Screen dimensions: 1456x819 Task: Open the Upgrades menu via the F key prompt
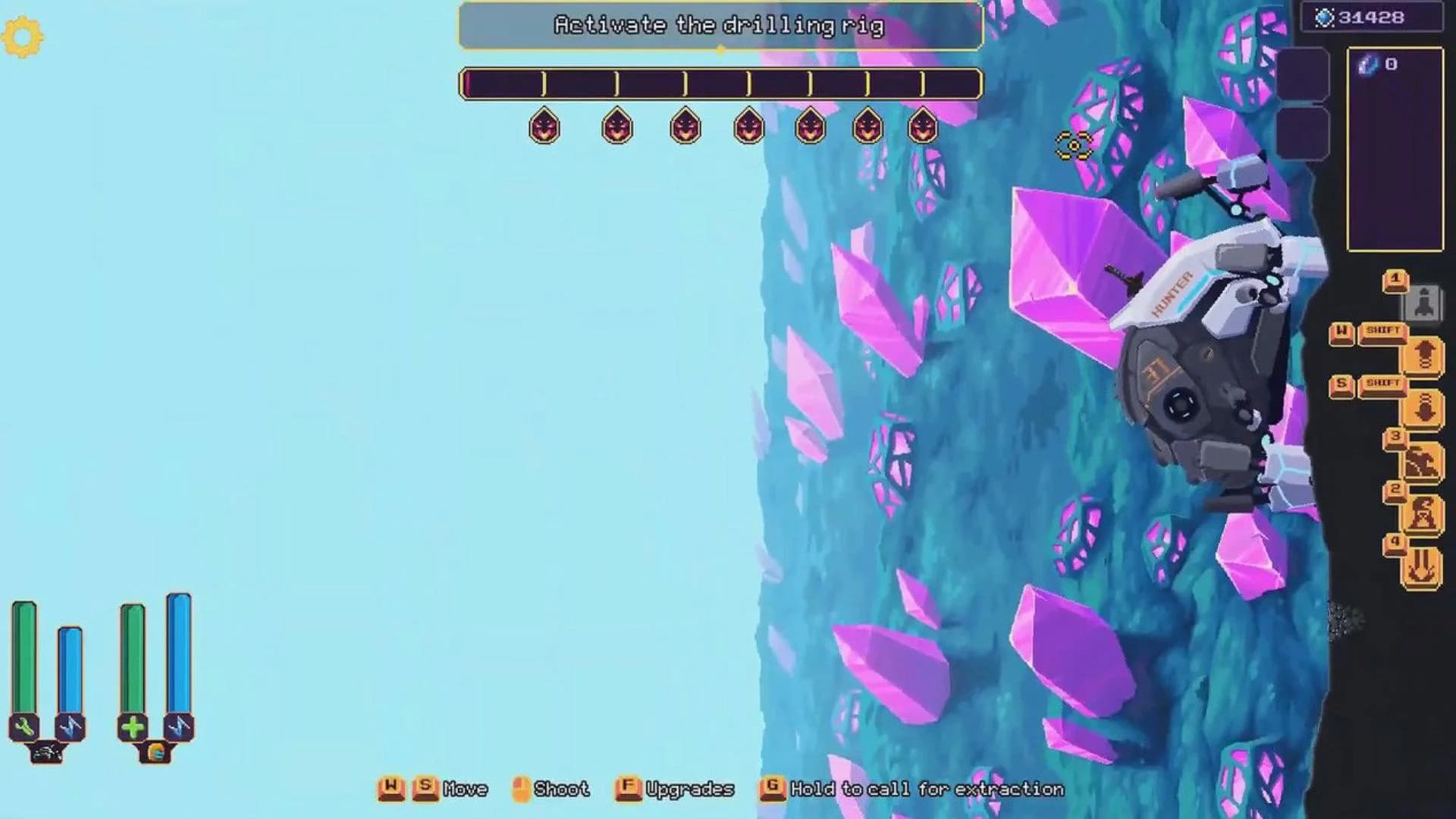pos(626,789)
